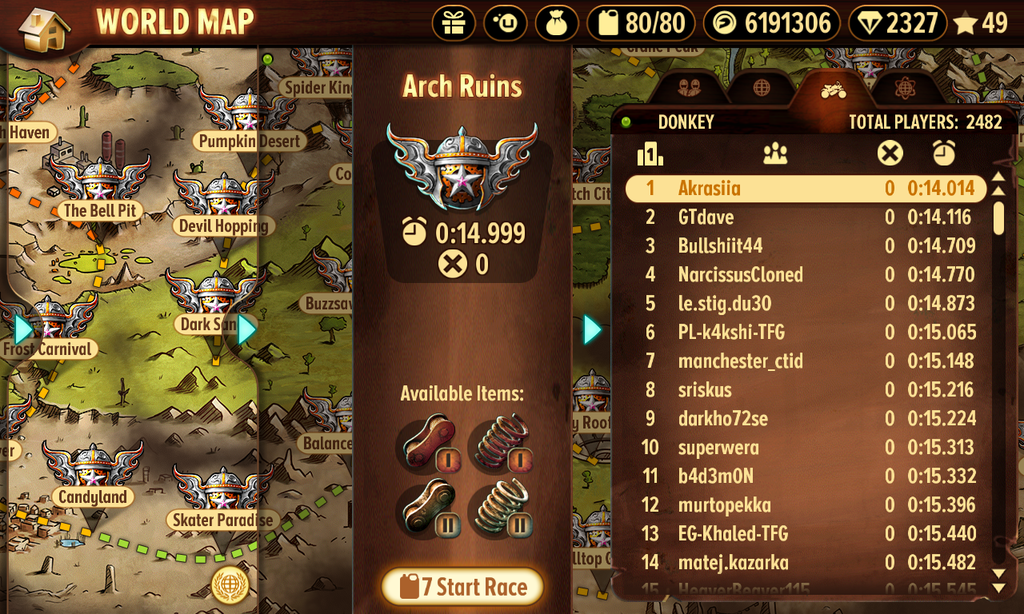Click the leaderboard scroll-down arrow
Screen dimensions: 1024x614
point(997,574)
